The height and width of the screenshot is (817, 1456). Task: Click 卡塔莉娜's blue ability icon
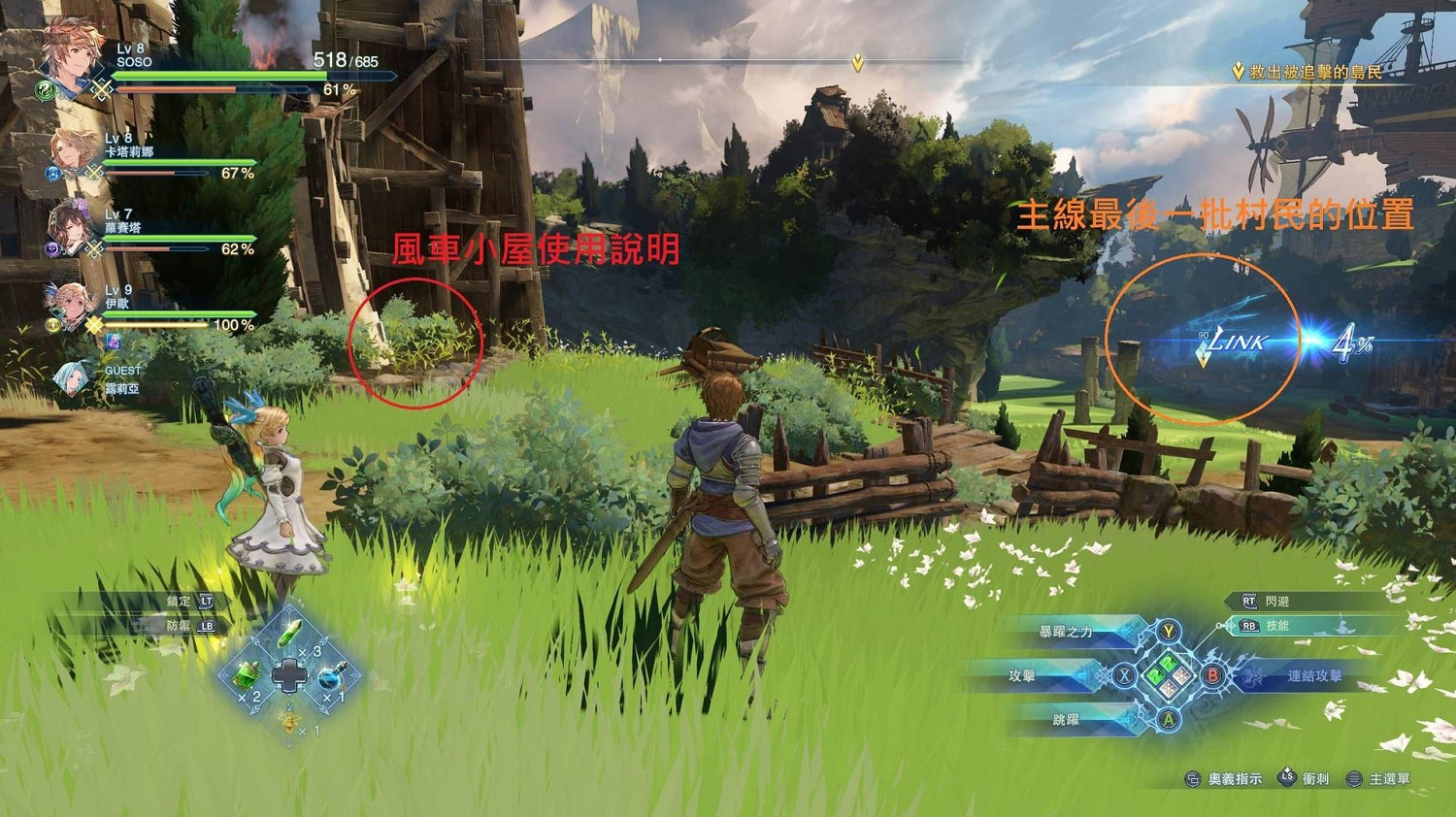click(50, 175)
